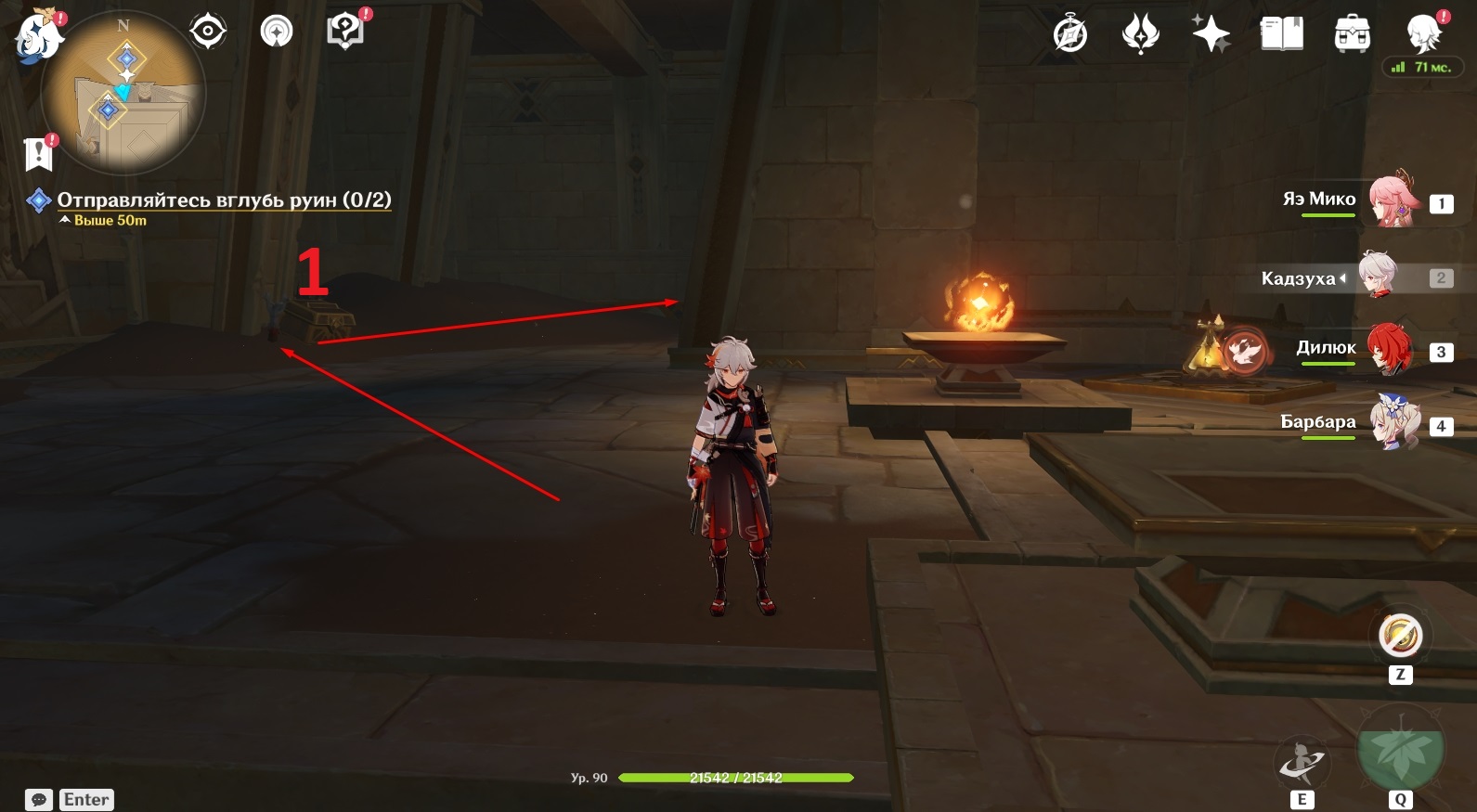Screen dimensions: 1477x812
Task: Open the chat box
Action: click(x=39, y=800)
